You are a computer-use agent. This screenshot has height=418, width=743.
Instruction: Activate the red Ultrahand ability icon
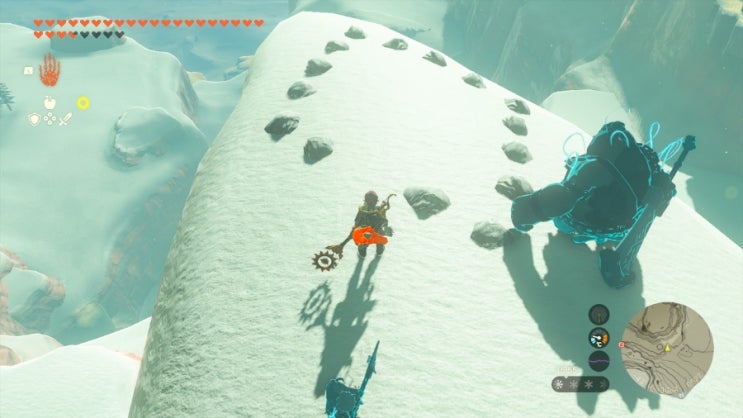48,70
